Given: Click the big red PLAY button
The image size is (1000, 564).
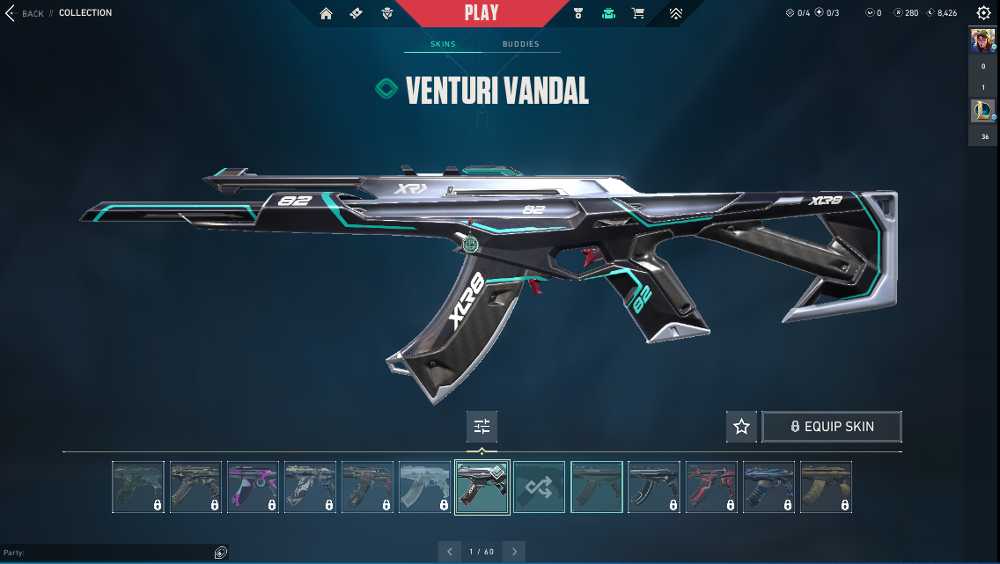Looking at the screenshot, I should tap(482, 13).
